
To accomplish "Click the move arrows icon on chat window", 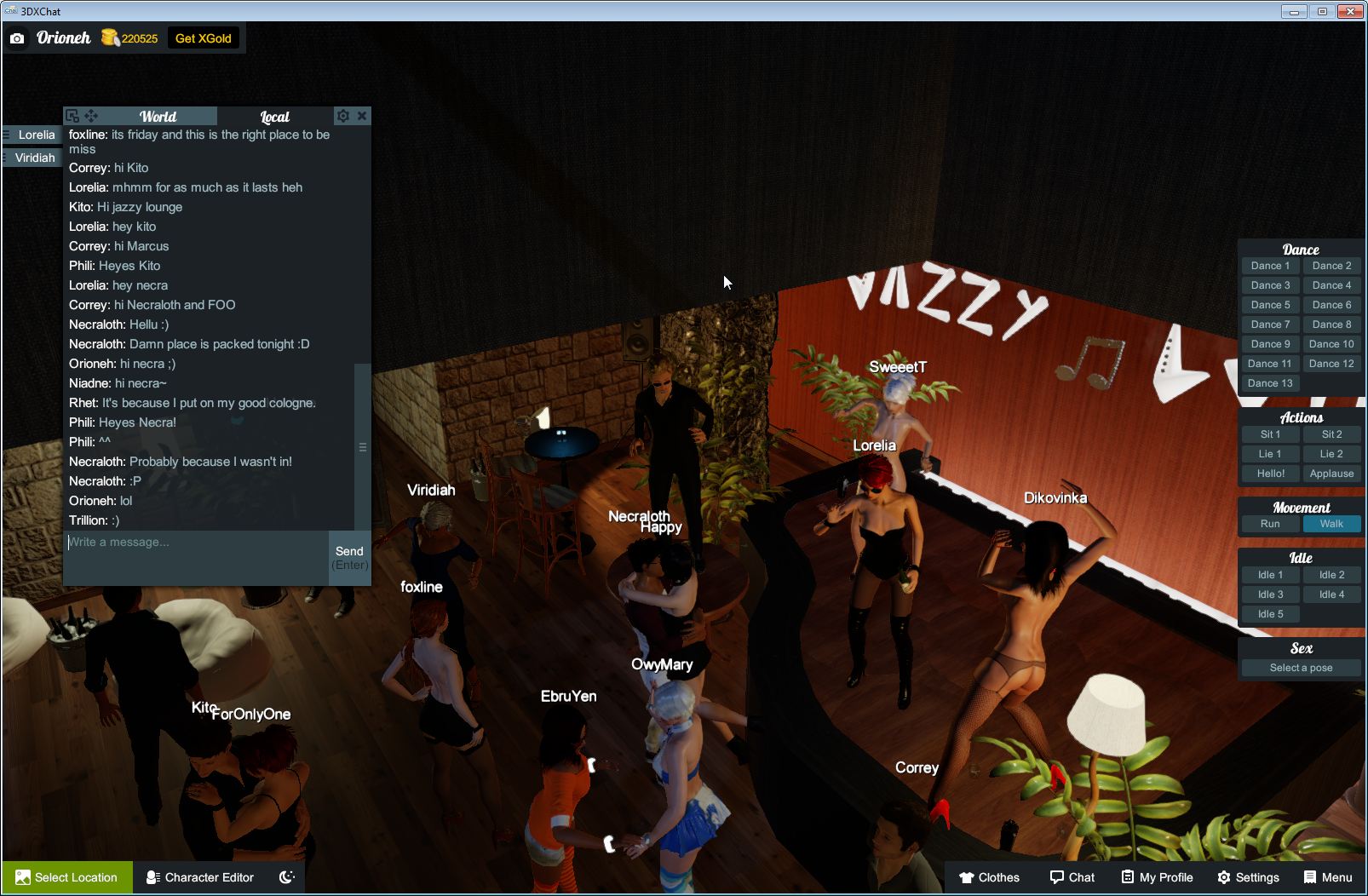I will tap(91, 115).
